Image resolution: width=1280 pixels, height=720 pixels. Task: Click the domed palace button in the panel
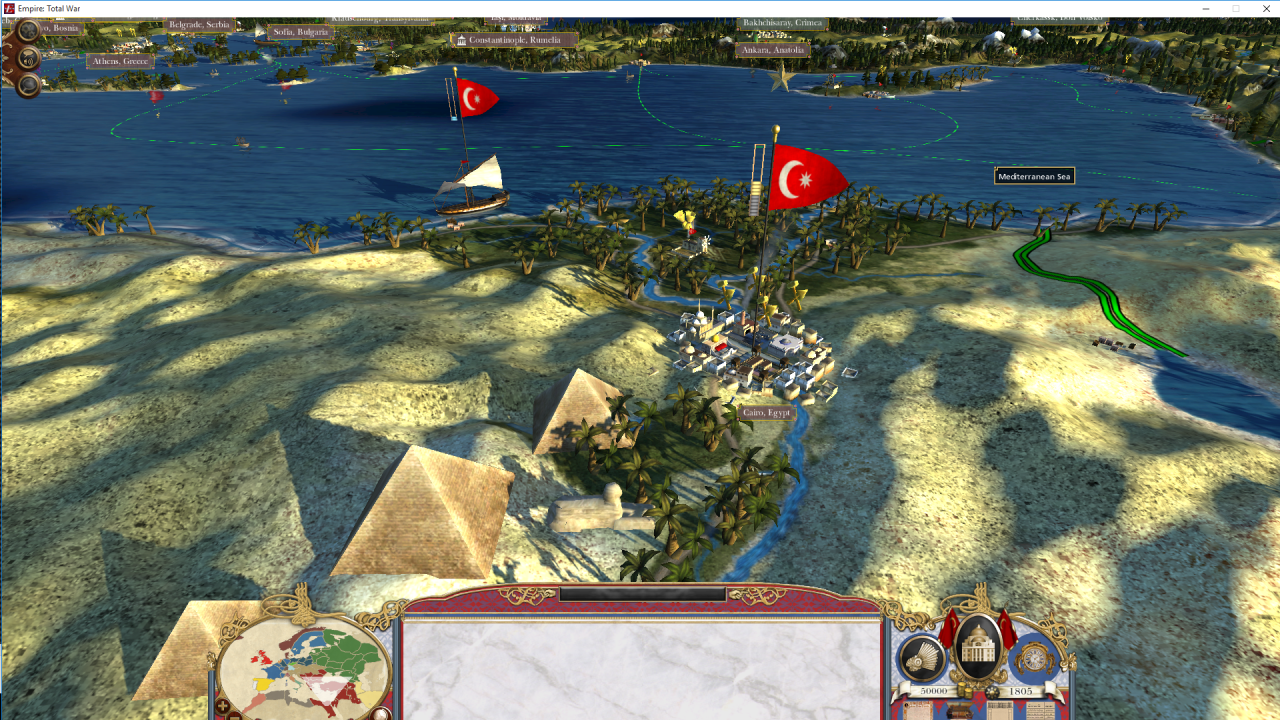pyautogui.click(x=978, y=647)
